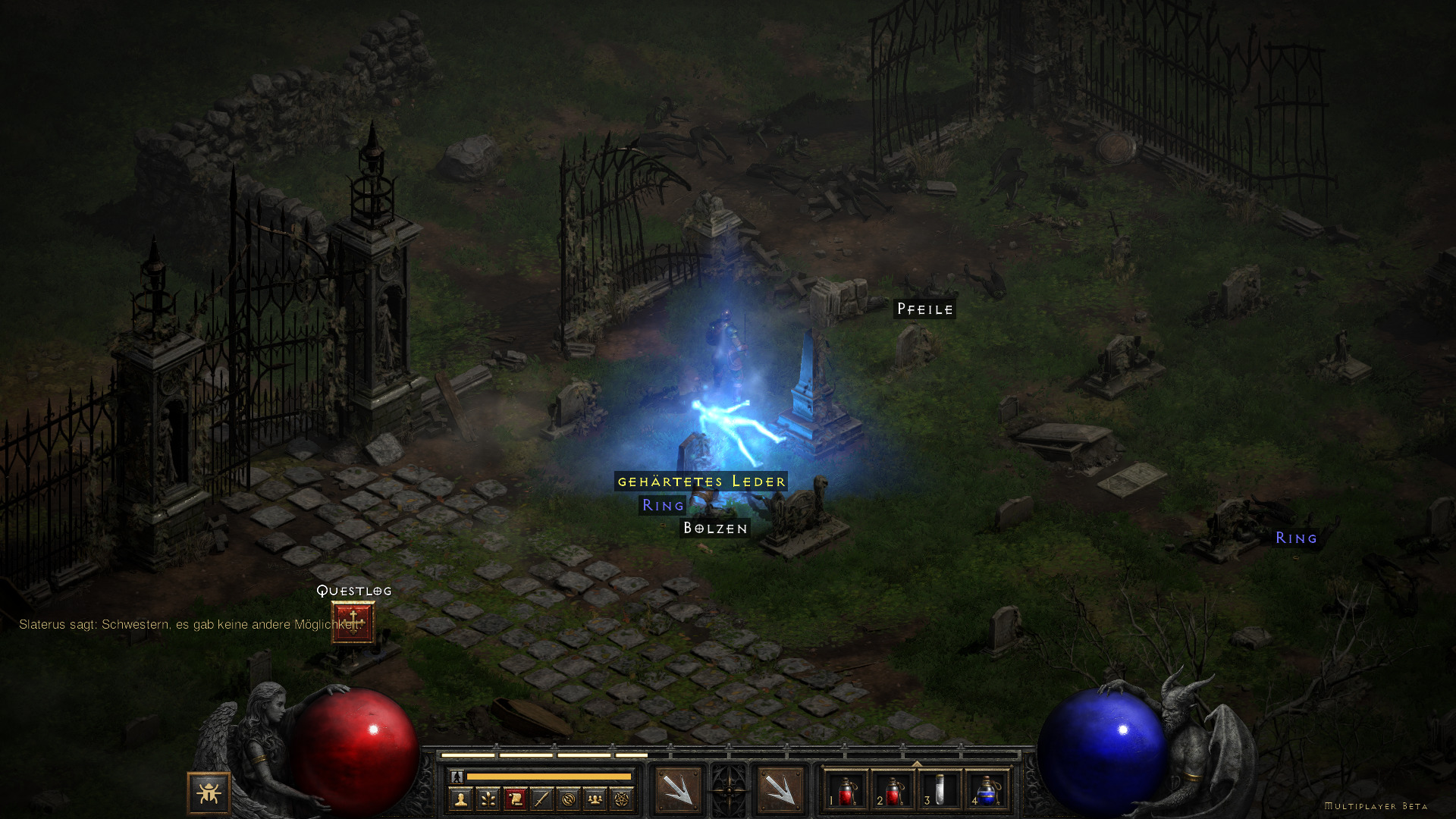The width and height of the screenshot is (1456, 819).
Task: Click the sword icon in mini menu
Action: click(541, 799)
